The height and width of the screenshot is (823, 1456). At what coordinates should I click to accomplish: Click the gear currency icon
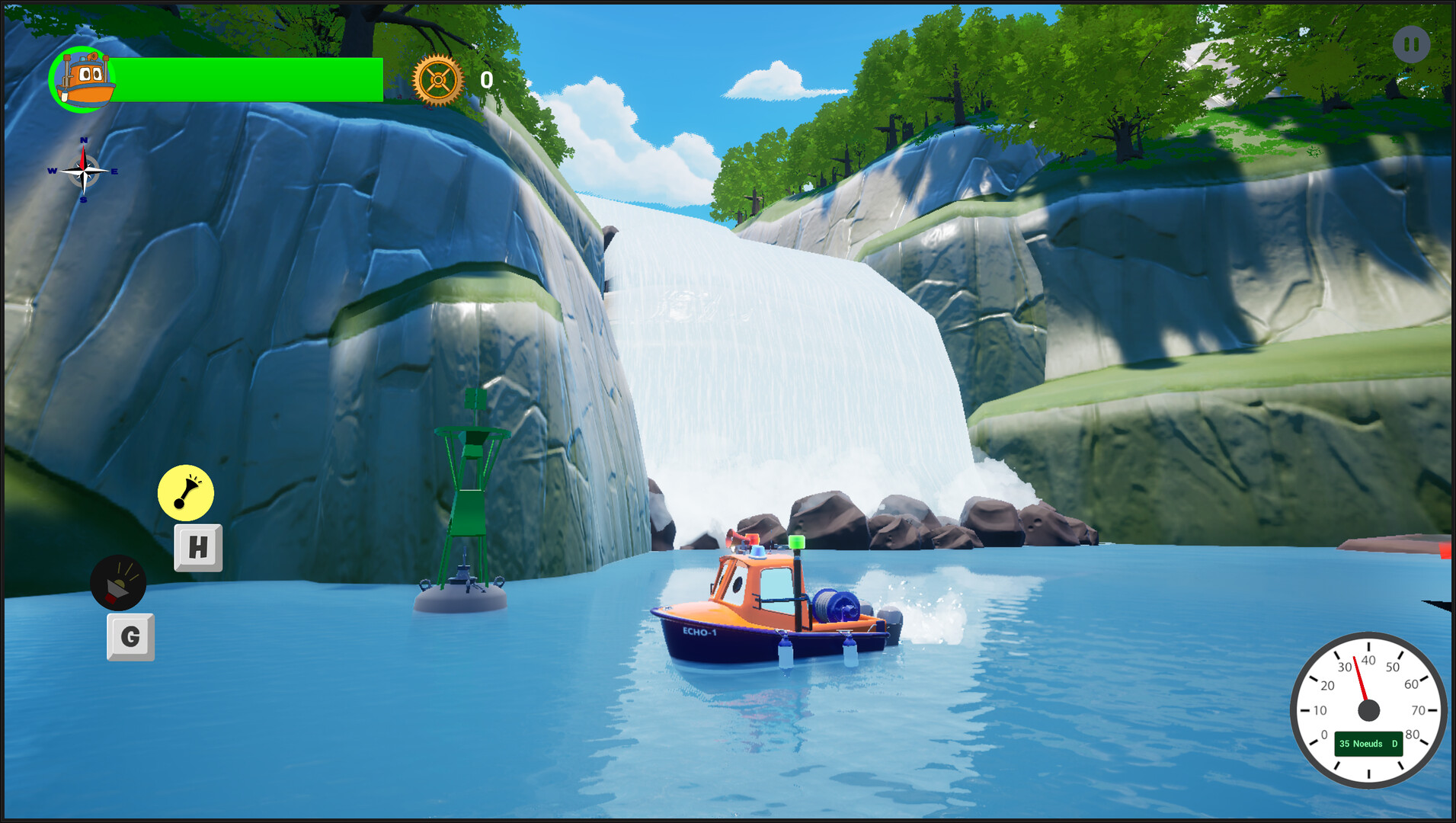tap(437, 78)
